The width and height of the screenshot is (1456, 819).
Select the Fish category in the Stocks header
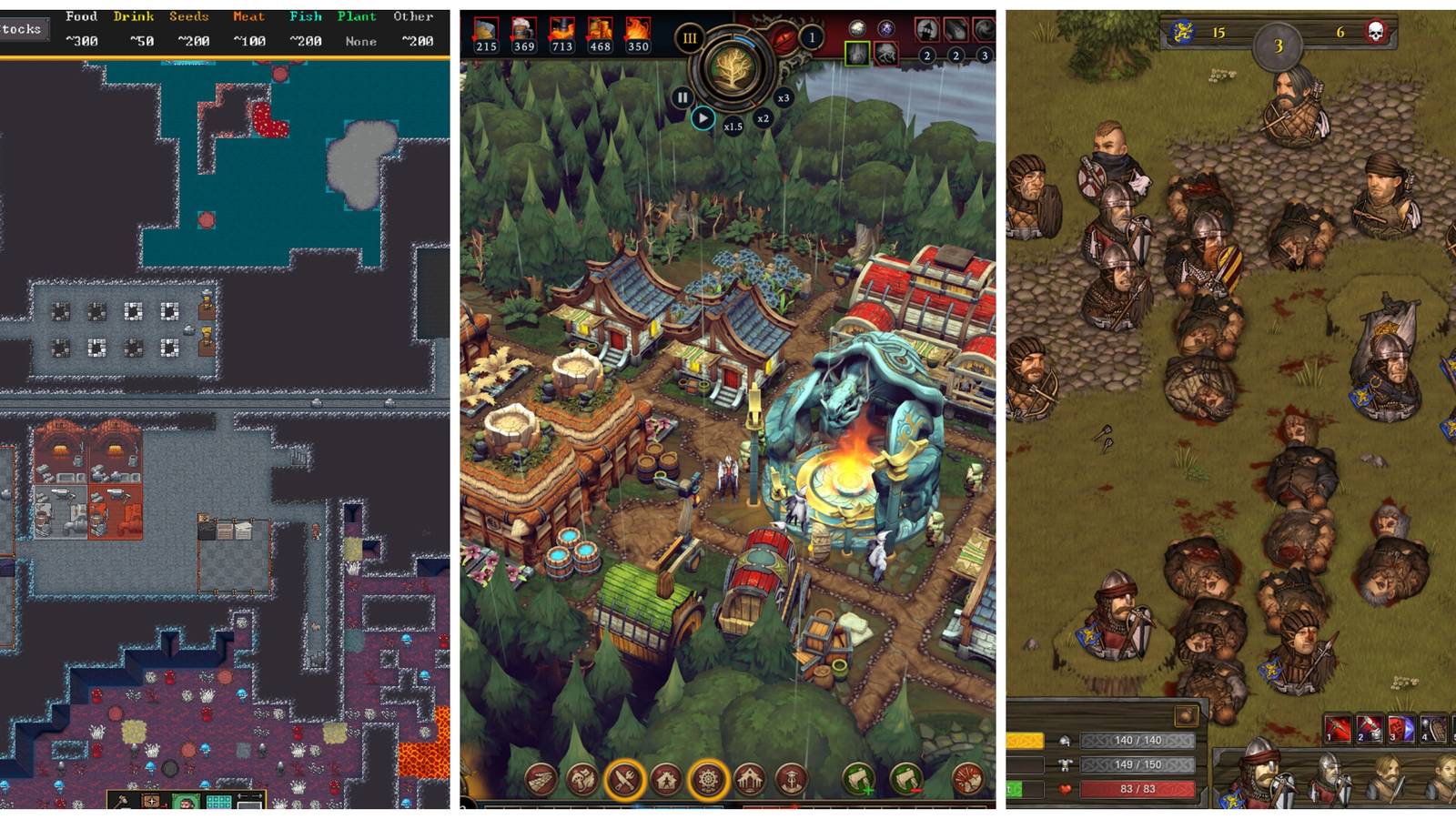(x=307, y=15)
